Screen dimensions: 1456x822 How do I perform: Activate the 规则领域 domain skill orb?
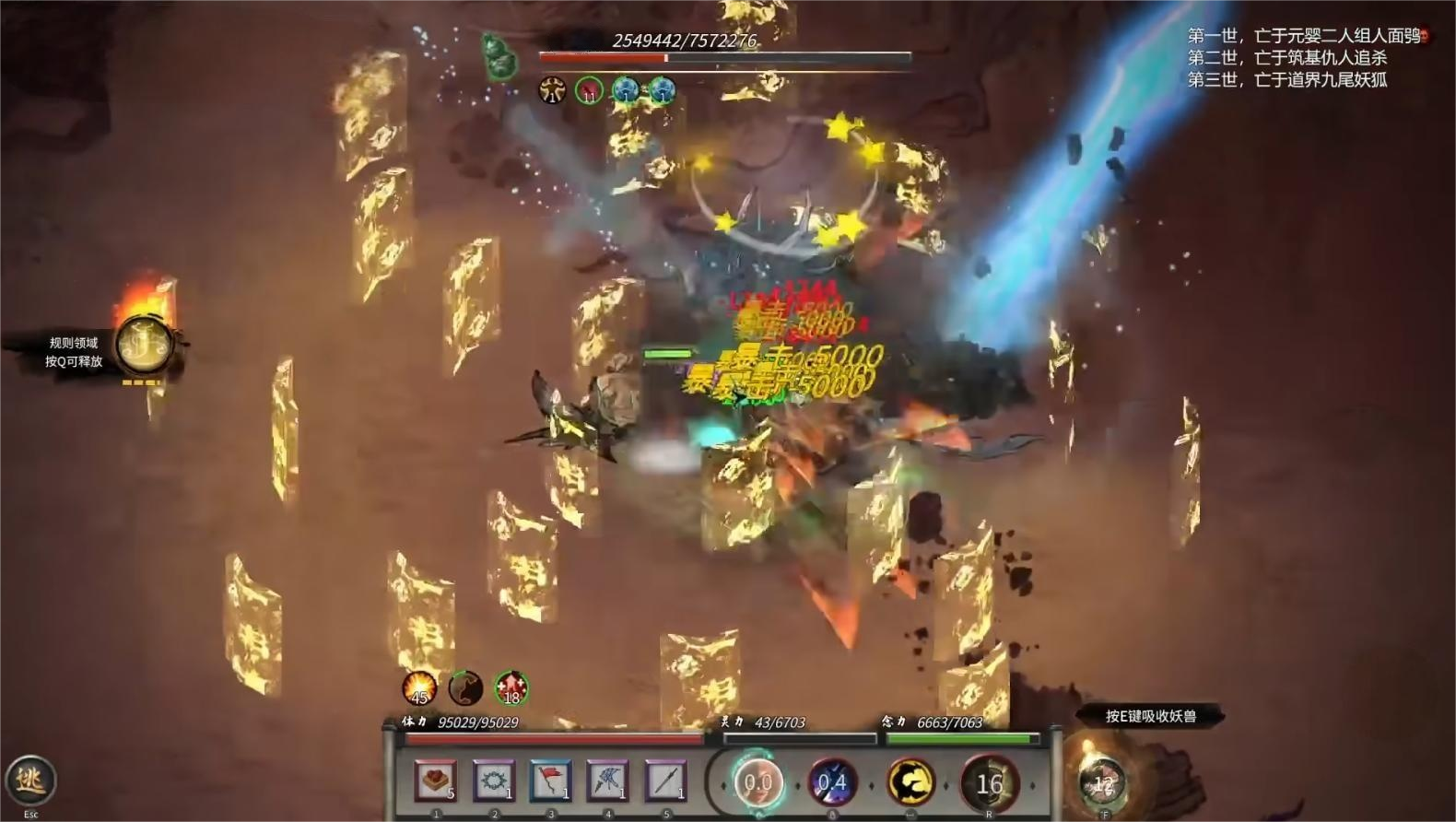(144, 346)
